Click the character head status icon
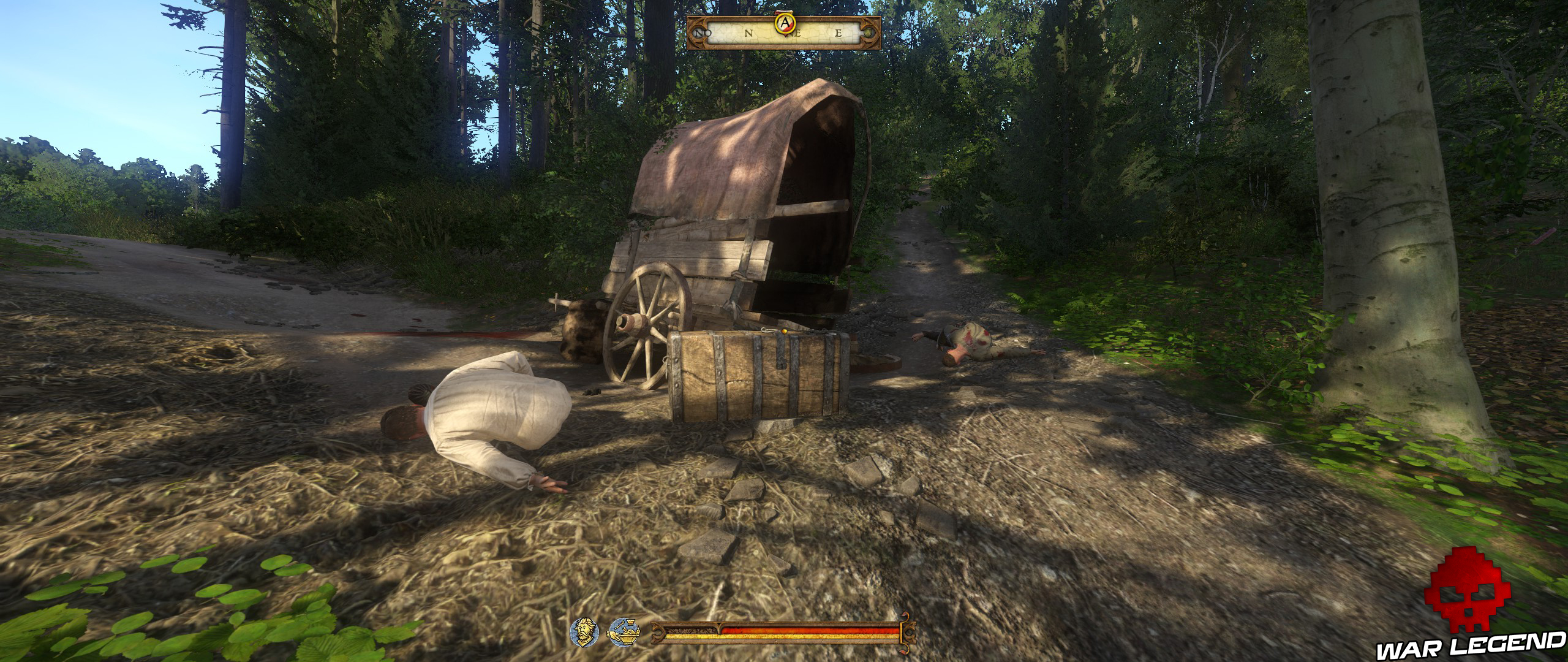 pyautogui.click(x=586, y=633)
